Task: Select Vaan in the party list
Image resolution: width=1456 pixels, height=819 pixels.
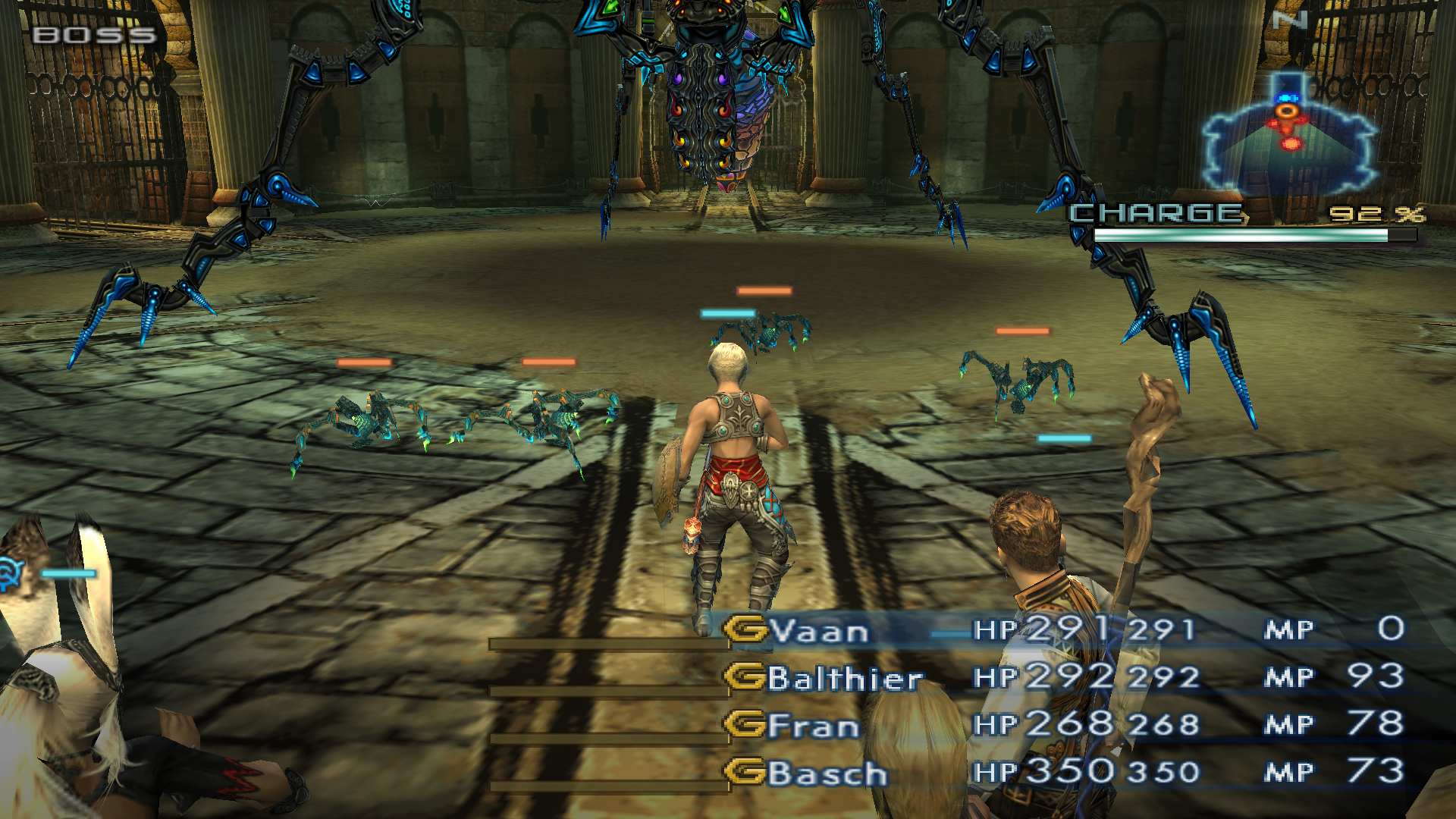Action: (x=819, y=631)
